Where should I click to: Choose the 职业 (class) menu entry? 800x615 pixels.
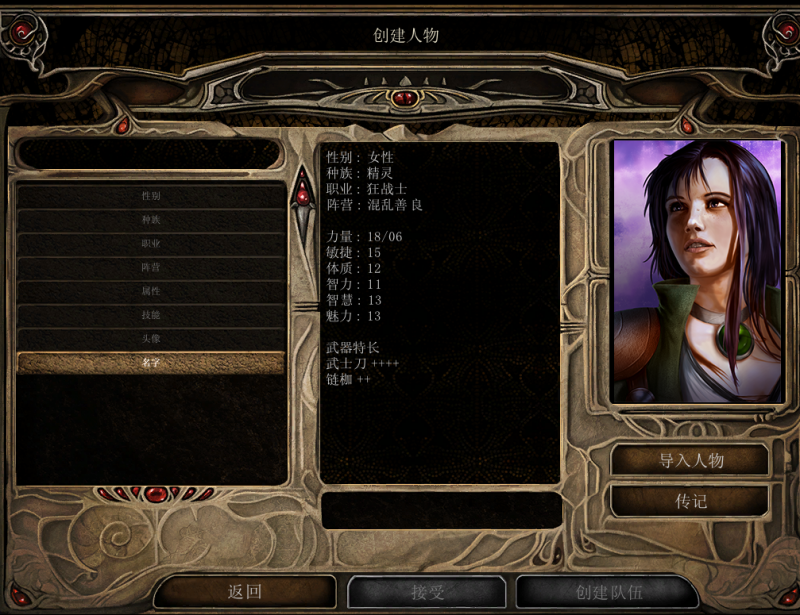click(x=151, y=244)
